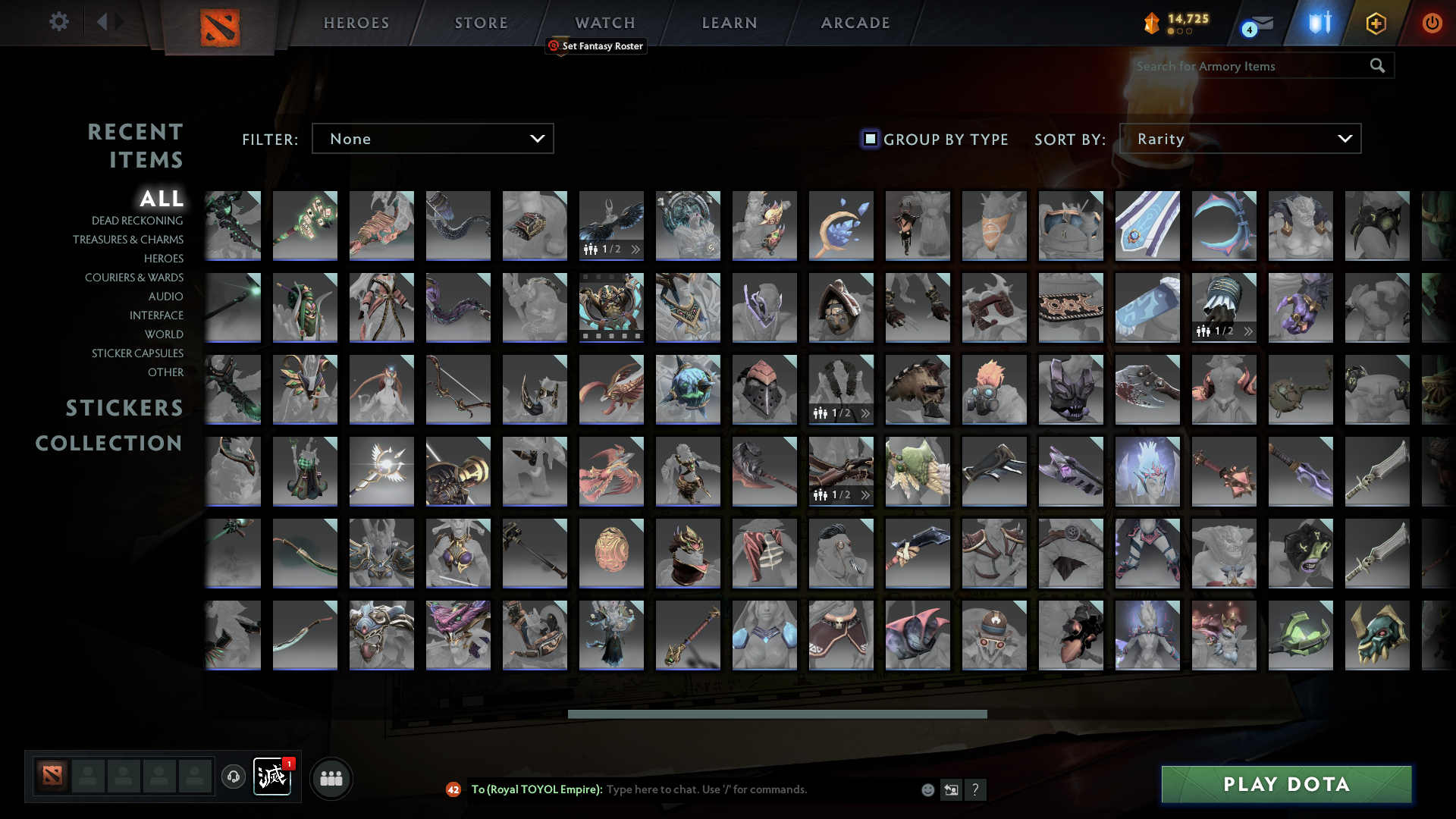The image size is (1456, 819).
Task: Click the magnifying glass to search armory
Action: point(1377,66)
